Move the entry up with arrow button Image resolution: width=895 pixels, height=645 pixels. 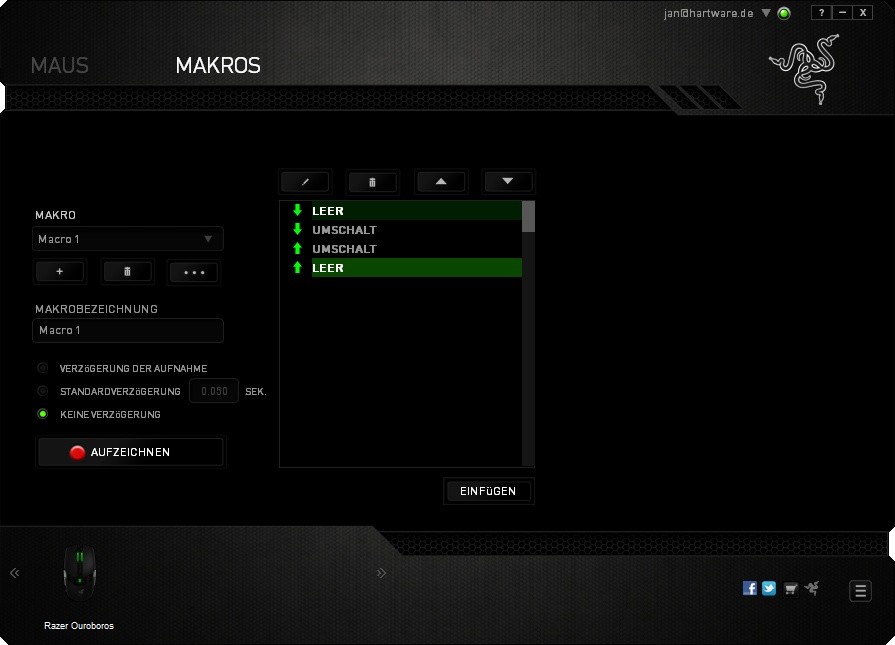(441, 182)
